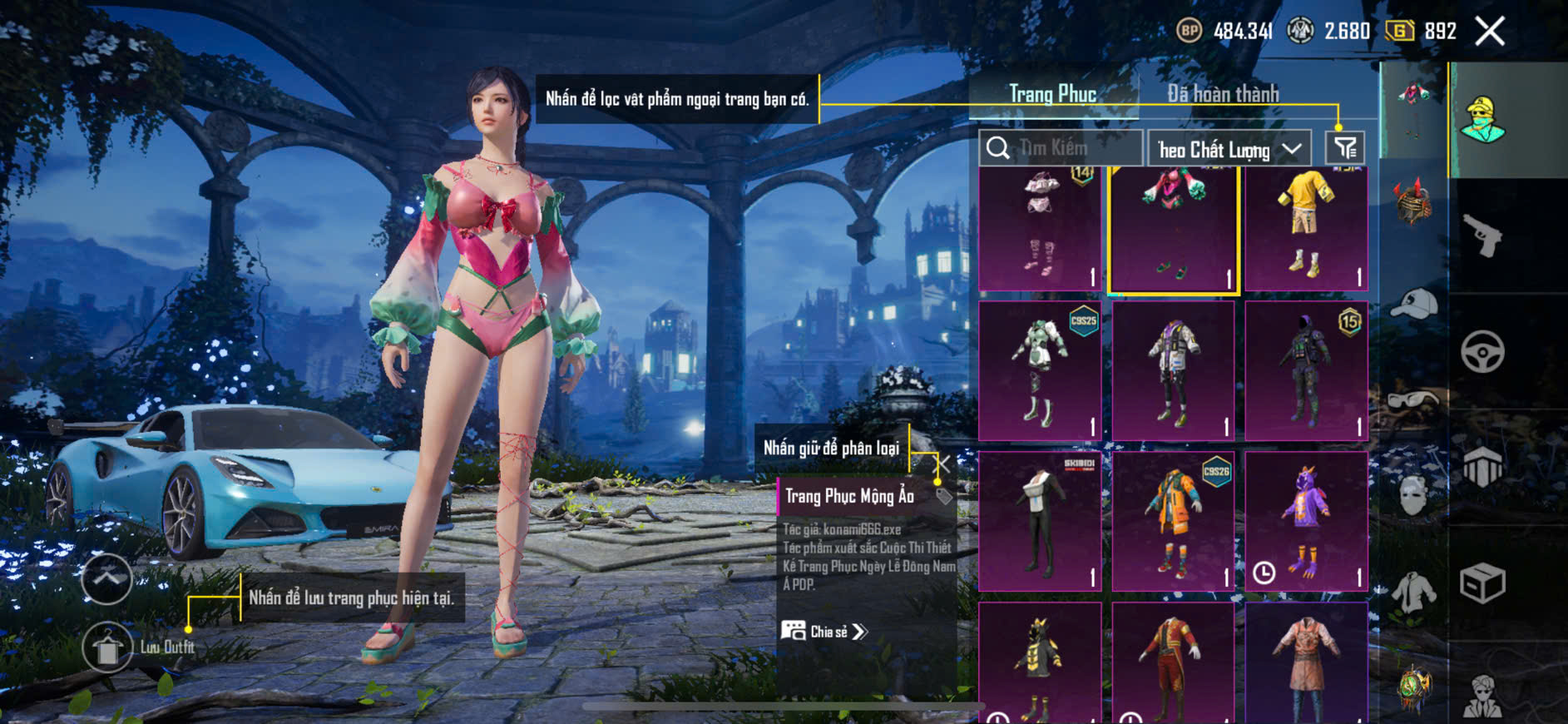Select the cap headwear category
Image resolution: width=1568 pixels, height=724 pixels.
(x=1413, y=303)
